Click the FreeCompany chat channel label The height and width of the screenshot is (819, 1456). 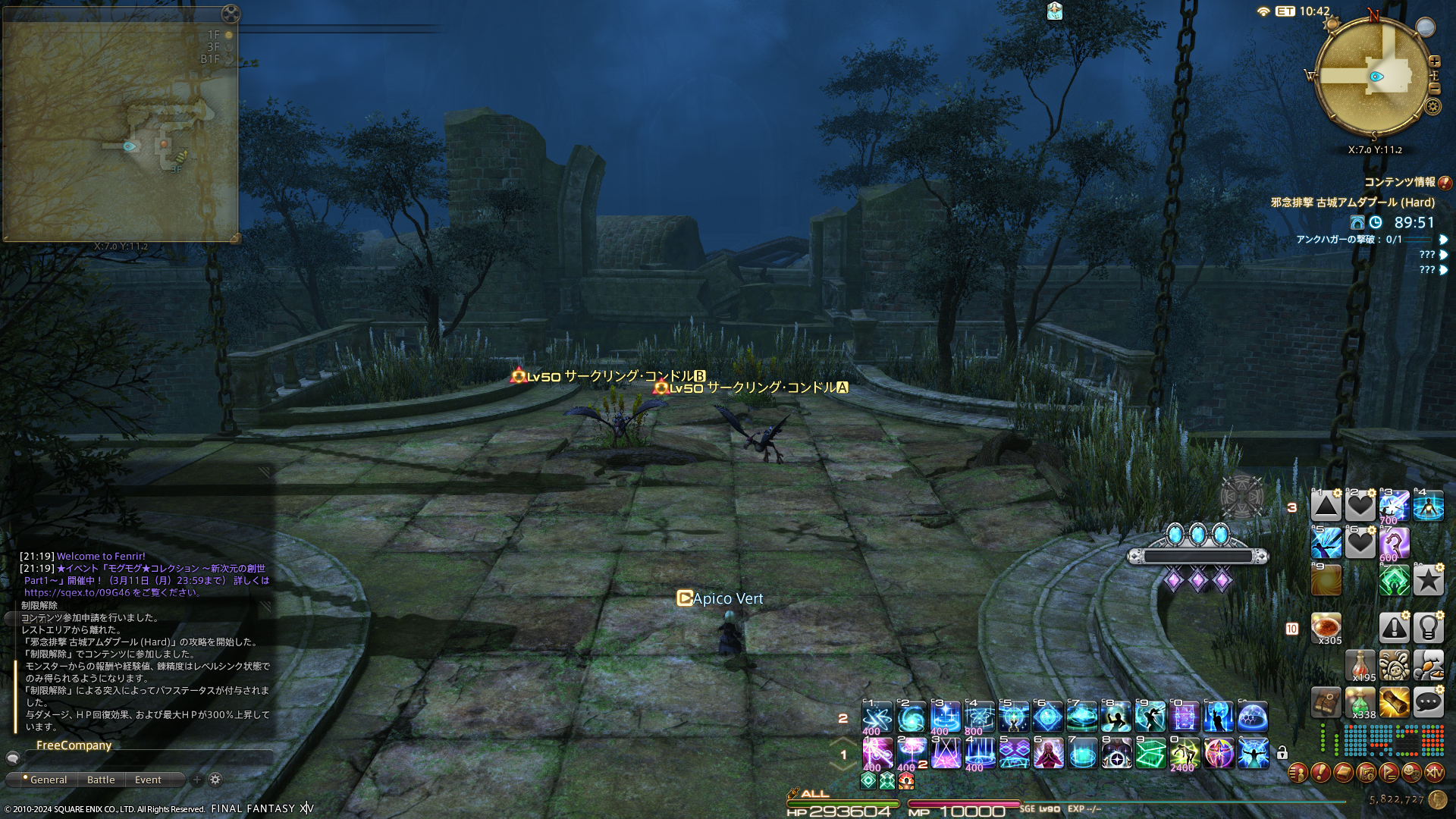click(74, 745)
